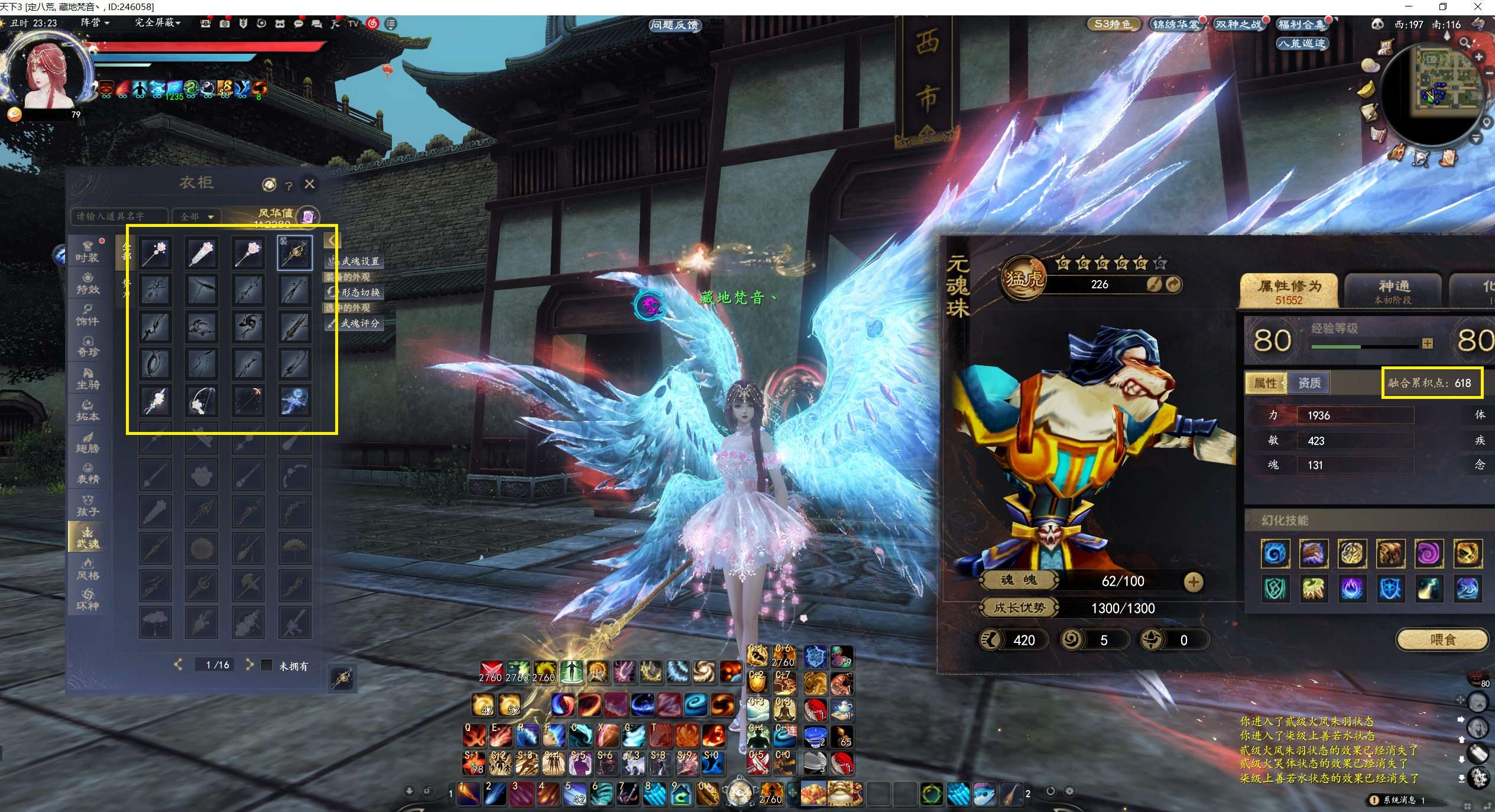Toggle the 未拥有 checkbox
1495x812 pixels.
[x=267, y=665]
